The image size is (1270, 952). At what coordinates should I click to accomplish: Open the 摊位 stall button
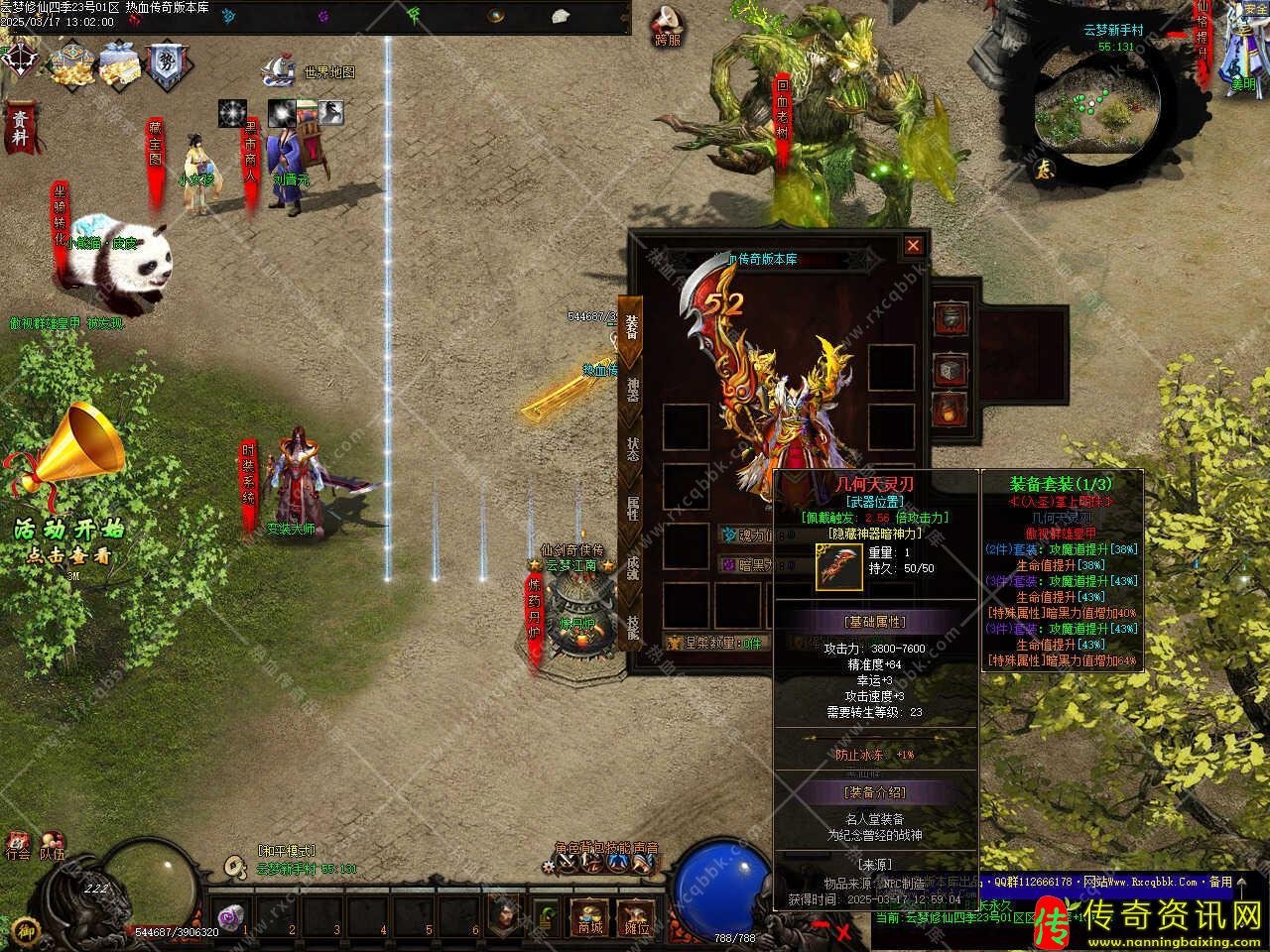635,917
